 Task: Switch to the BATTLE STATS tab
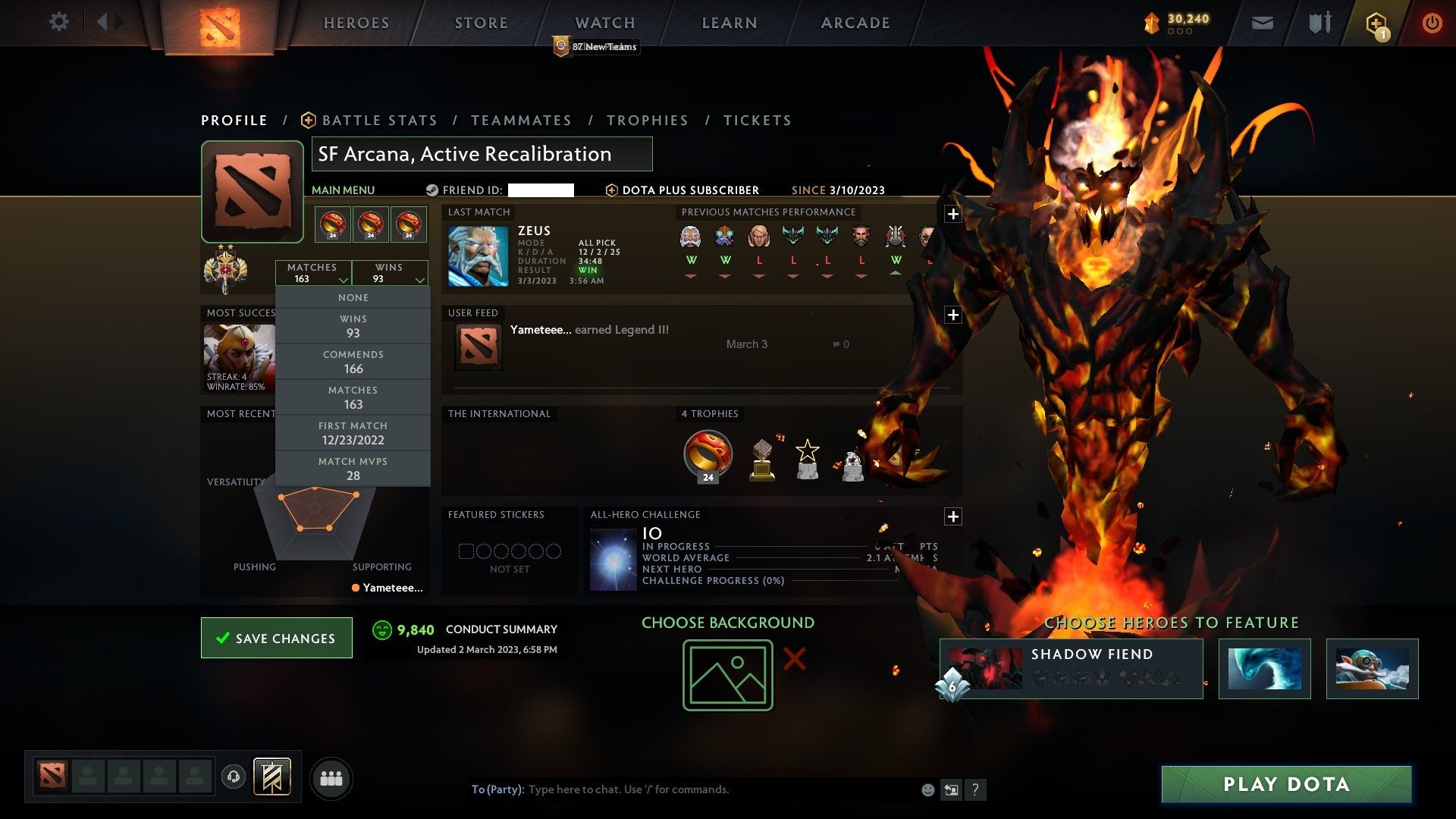378,120
